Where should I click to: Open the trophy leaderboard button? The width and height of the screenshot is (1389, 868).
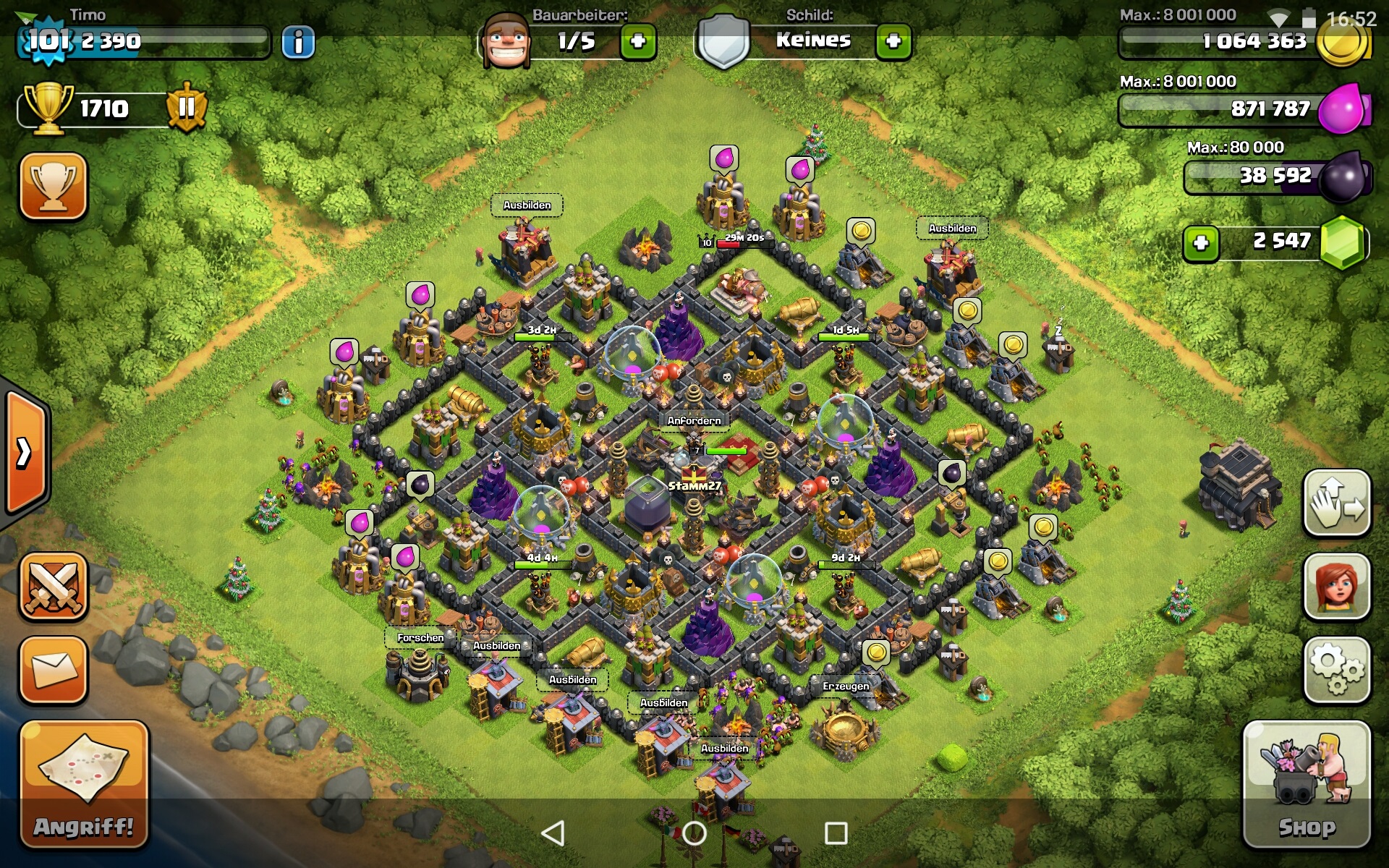pyautogui.click(x=54, y=186)
